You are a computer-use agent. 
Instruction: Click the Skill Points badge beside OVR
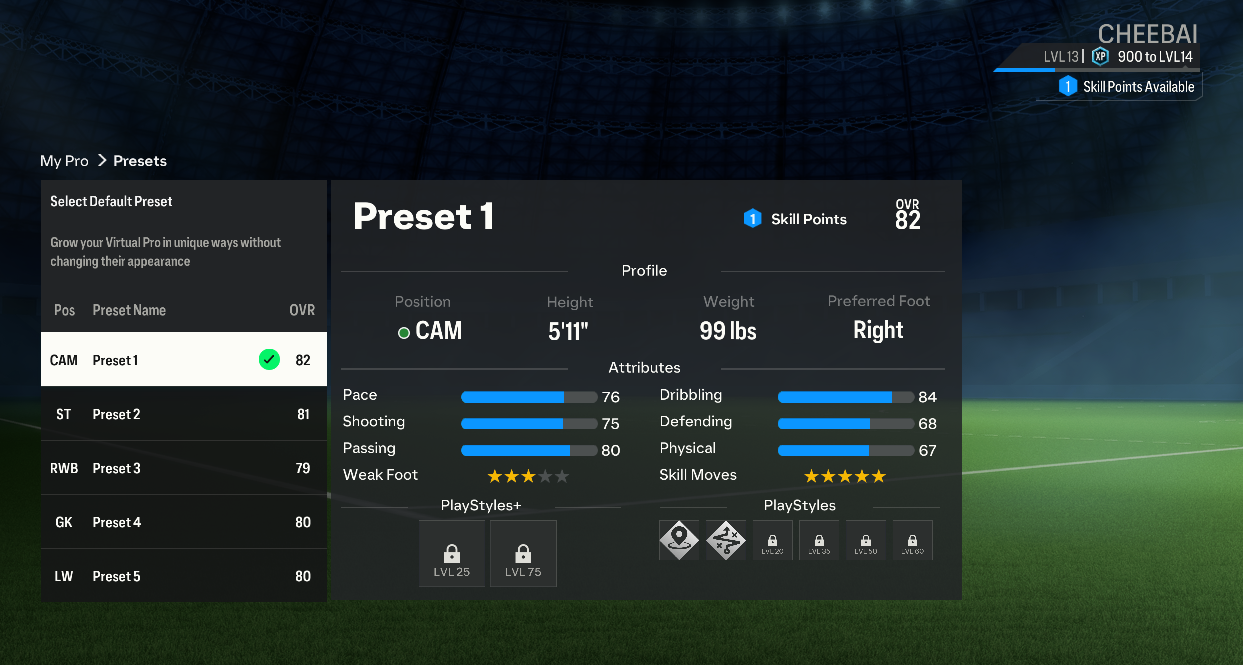pos(796,219)
